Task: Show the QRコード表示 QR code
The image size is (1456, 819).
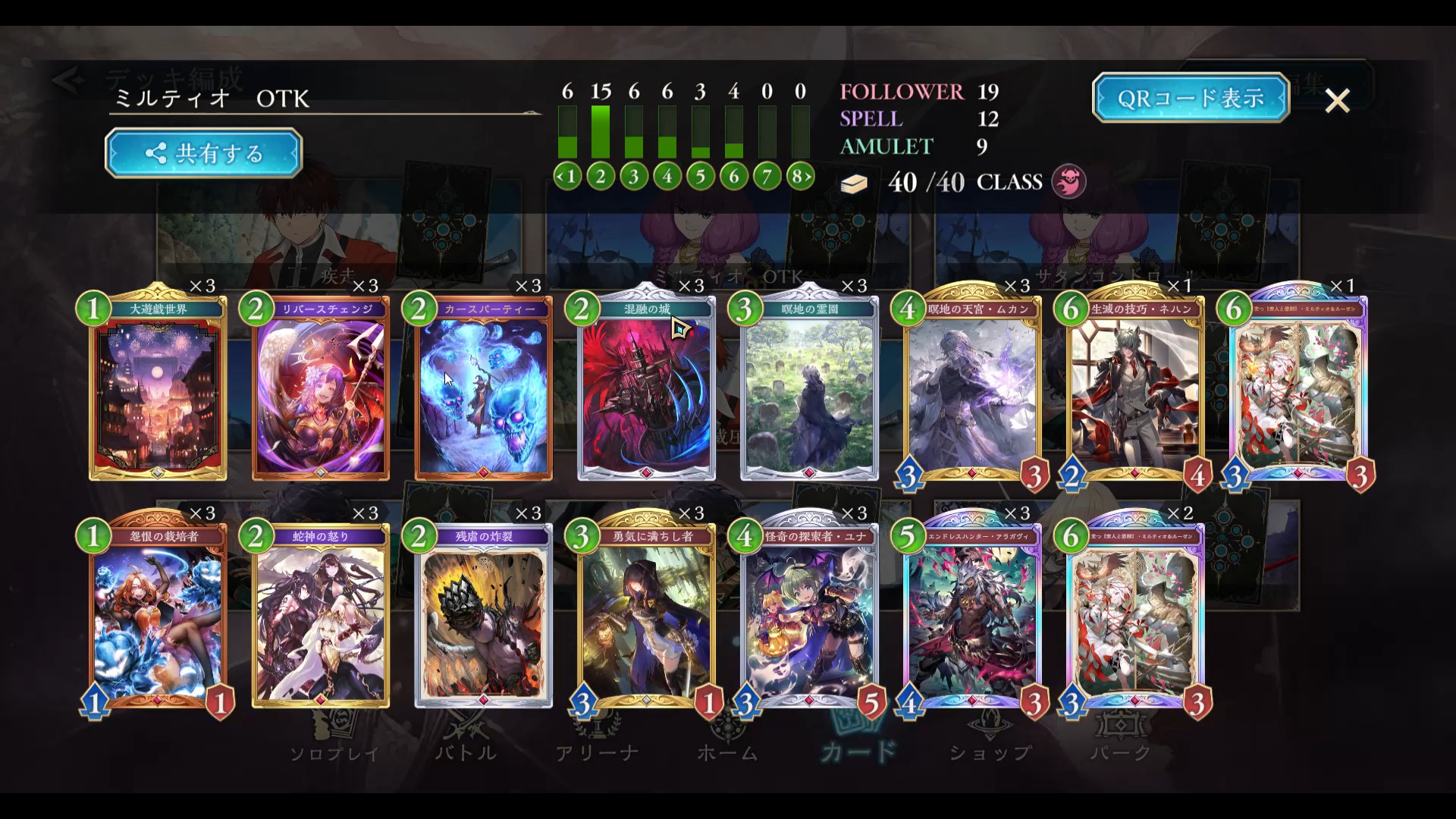Action: pyautogui.click(x=1191, y=98)
